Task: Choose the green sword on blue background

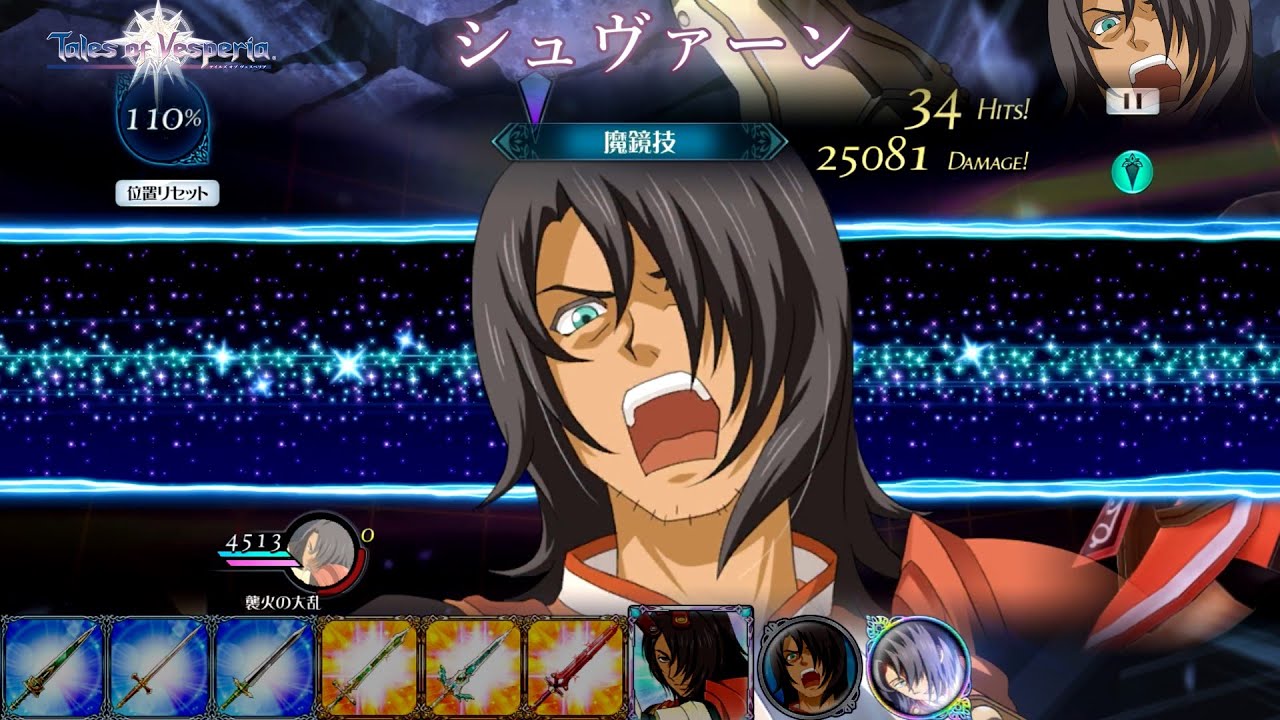Action: coord(53,667)
